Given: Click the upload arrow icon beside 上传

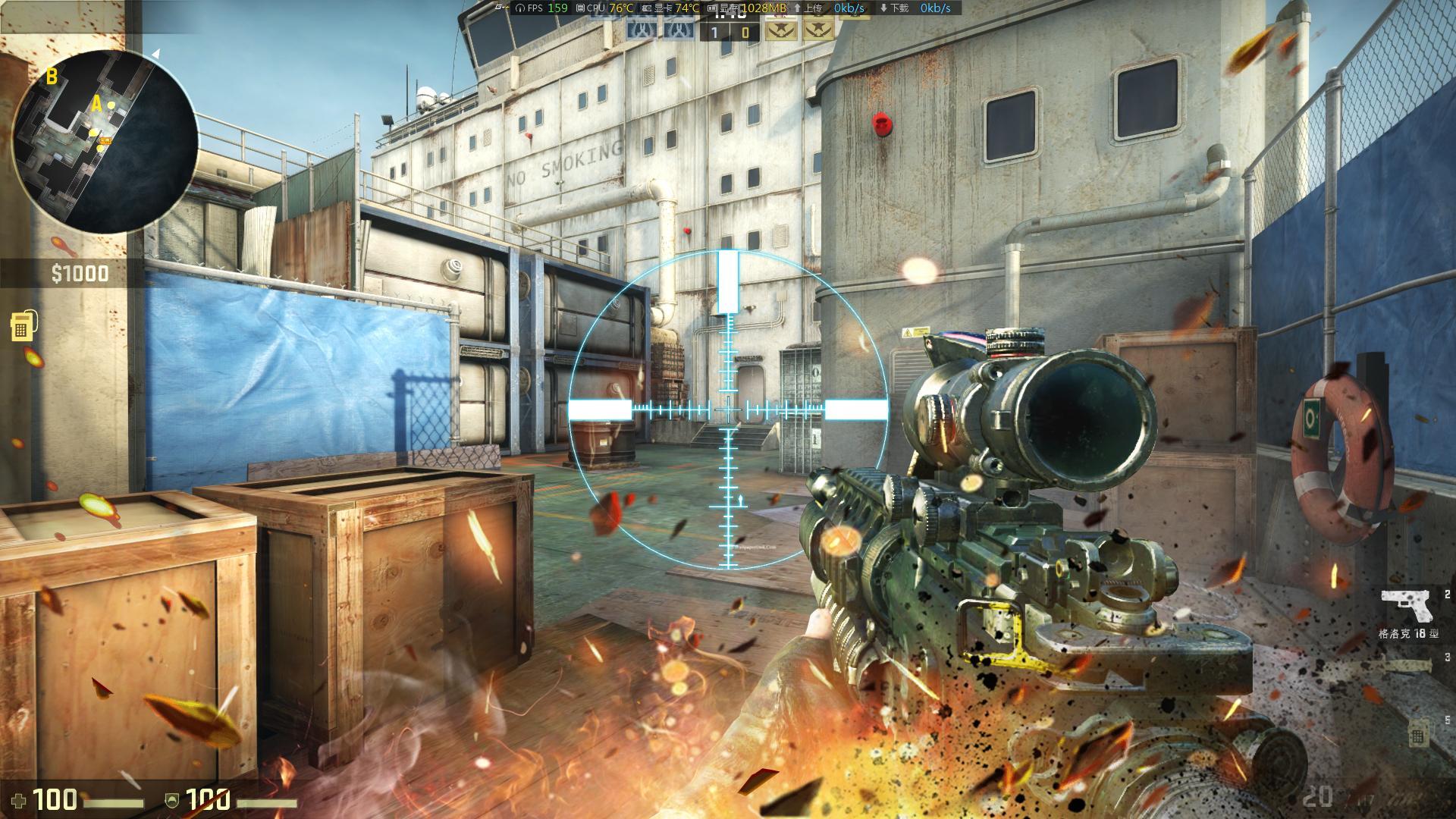Looking at the screenshot, I should [x=797, y=9].
